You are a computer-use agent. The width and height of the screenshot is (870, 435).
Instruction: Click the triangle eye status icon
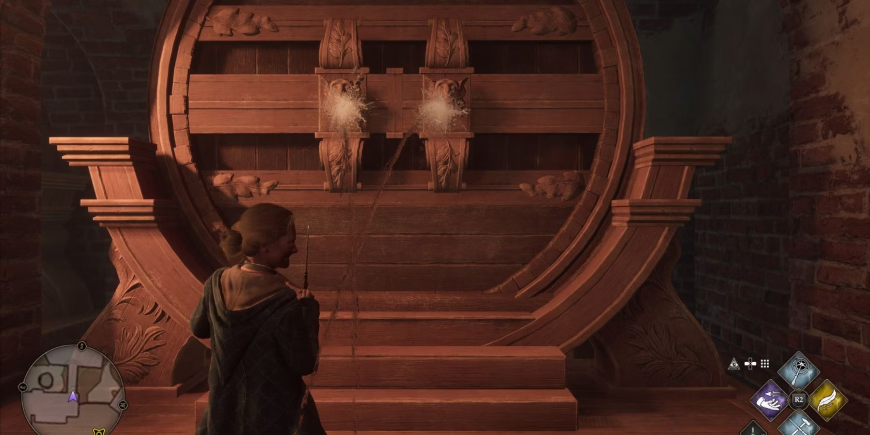coord(733,364)
